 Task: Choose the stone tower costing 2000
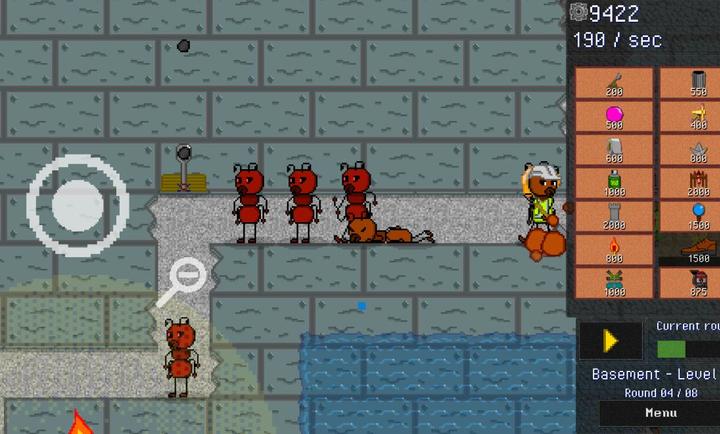(x=614, y=216)
